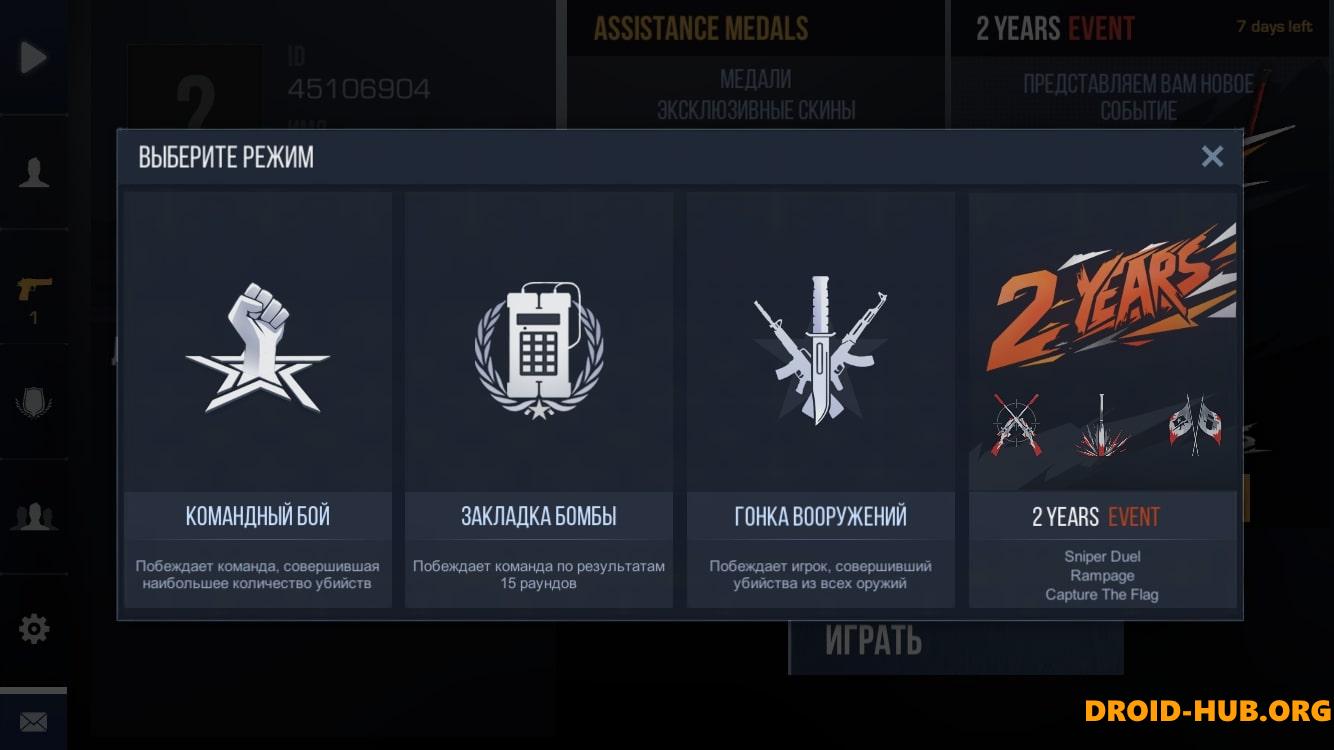1334x750 pixels.
Task: Open the 2 Years Event mode tile
Action: pyautogui.click(x=1102, y=400)
